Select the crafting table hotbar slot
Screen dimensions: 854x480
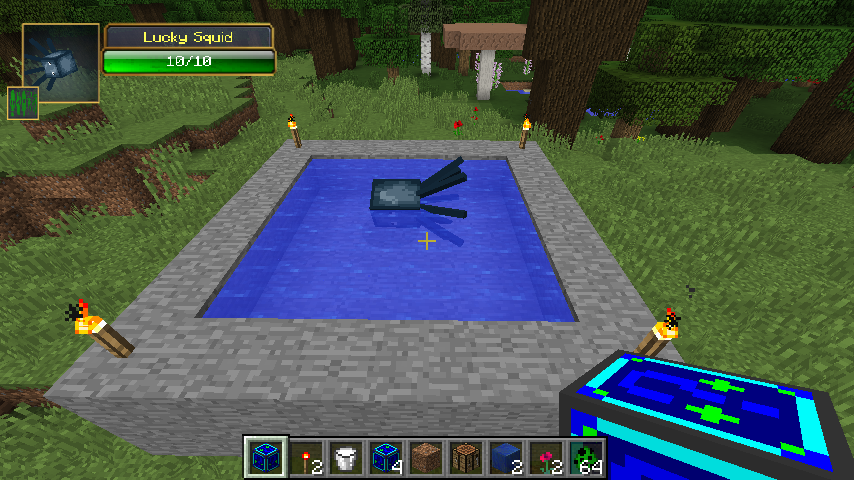[467, 457]
